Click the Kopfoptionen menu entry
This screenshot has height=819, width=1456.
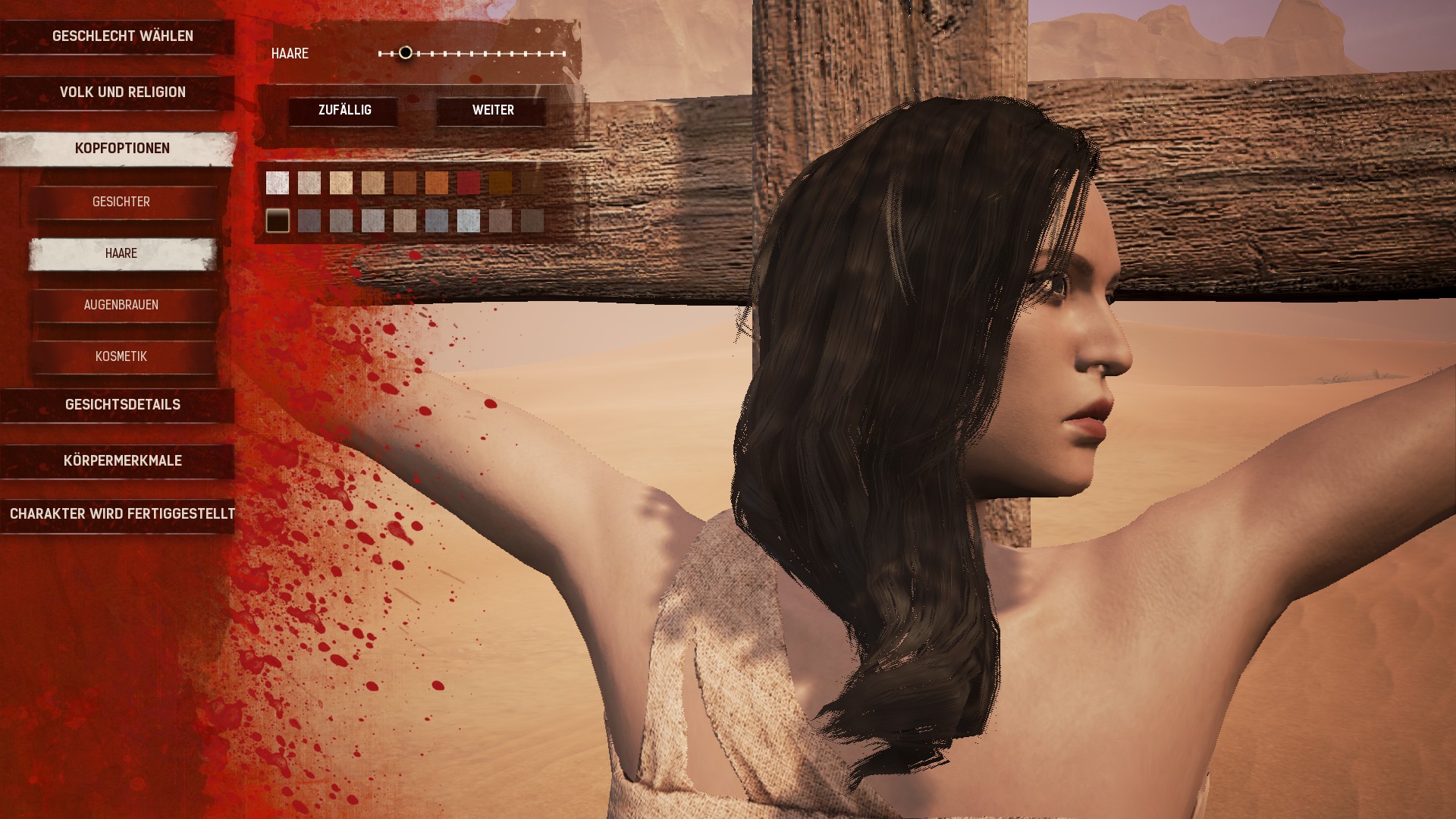[x=121, y=149]
